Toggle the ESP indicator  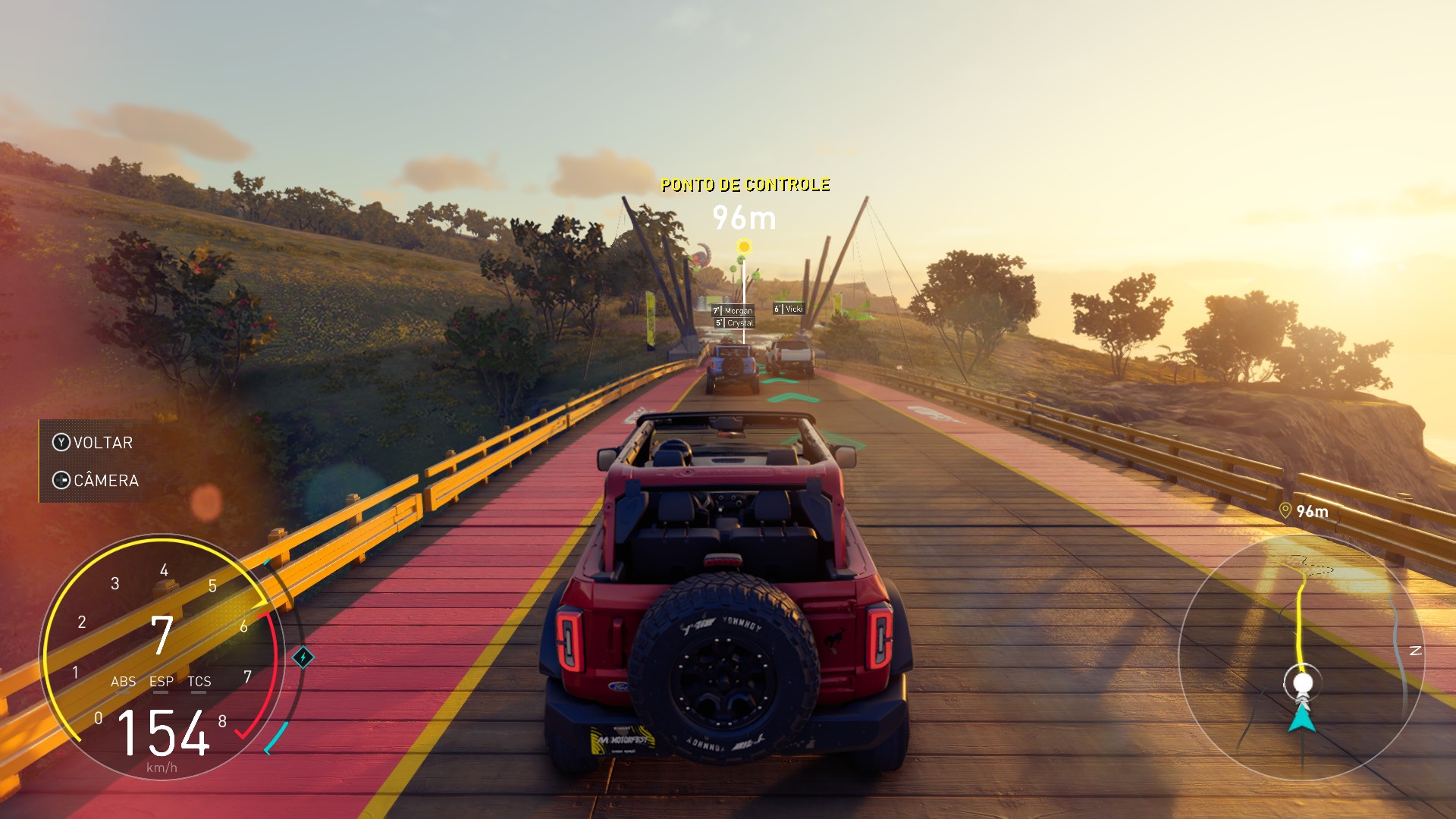pyautogui.click(x=161, y=682)
